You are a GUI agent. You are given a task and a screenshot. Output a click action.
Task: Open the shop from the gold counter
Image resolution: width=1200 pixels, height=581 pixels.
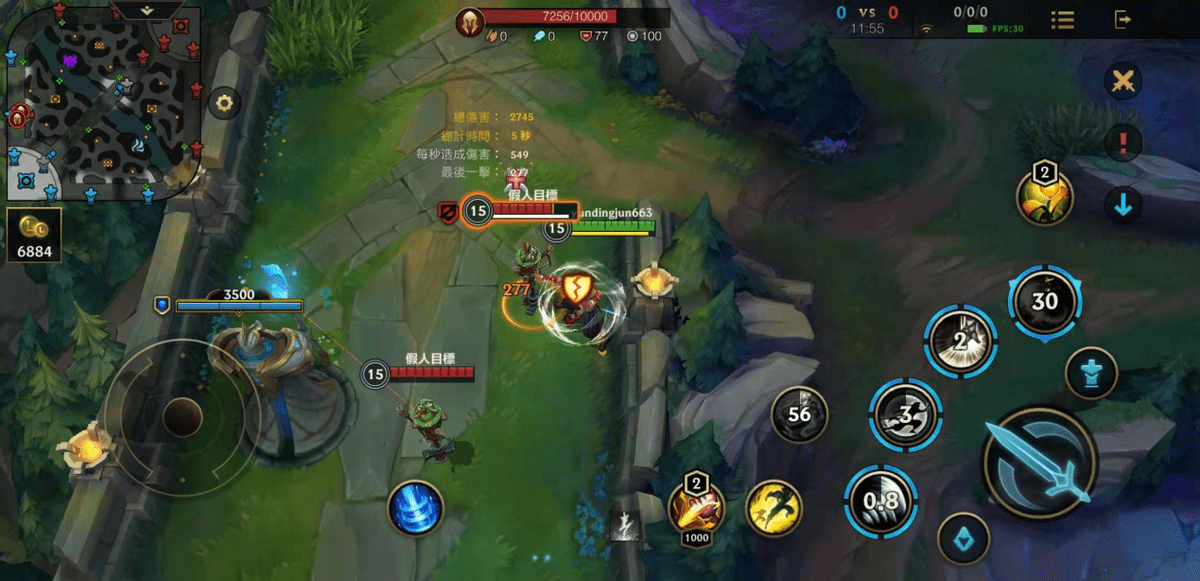pyautogui.click(x=35, y=235)
